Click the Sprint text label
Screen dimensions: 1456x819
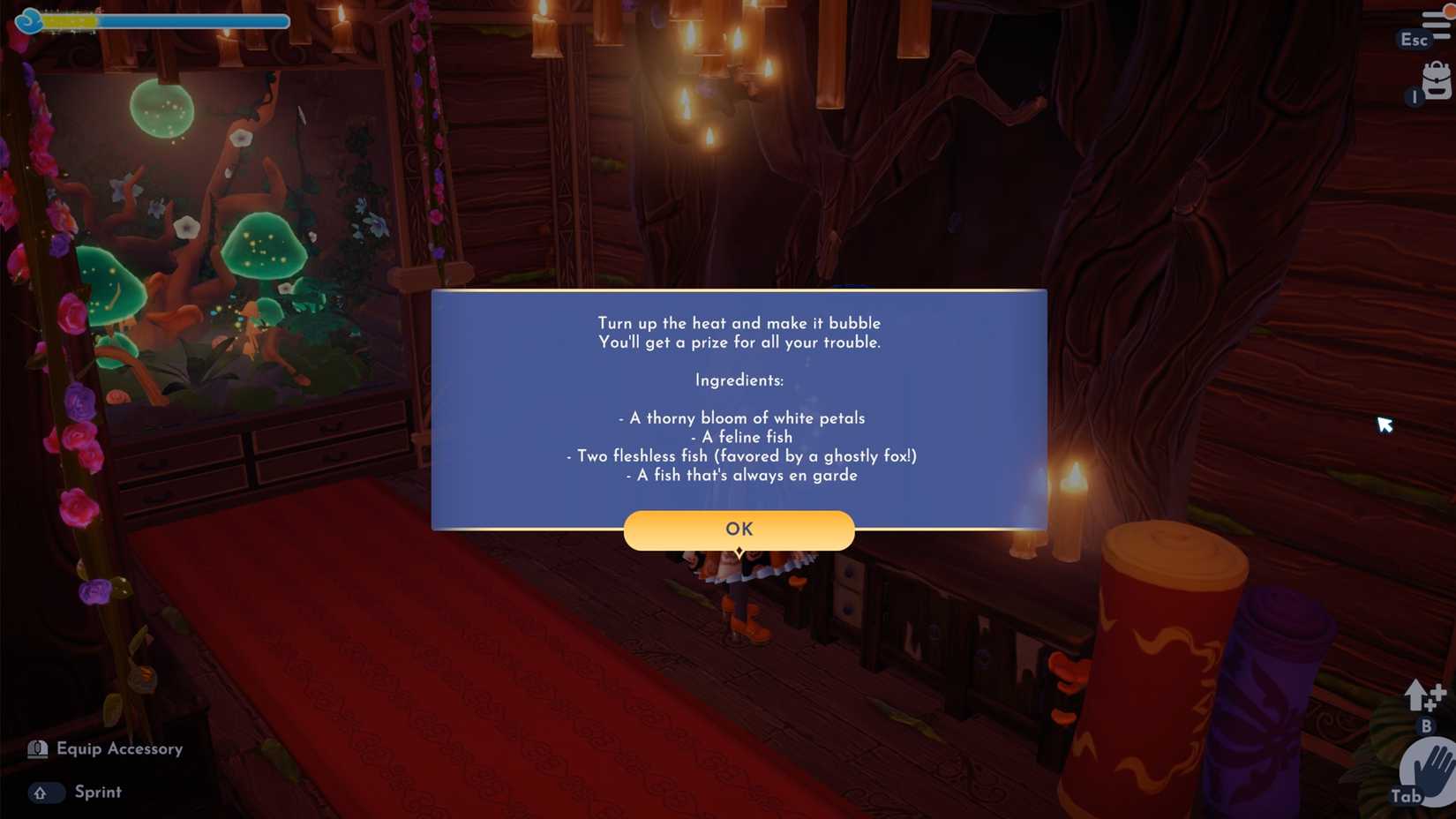(x=97, y=792)
